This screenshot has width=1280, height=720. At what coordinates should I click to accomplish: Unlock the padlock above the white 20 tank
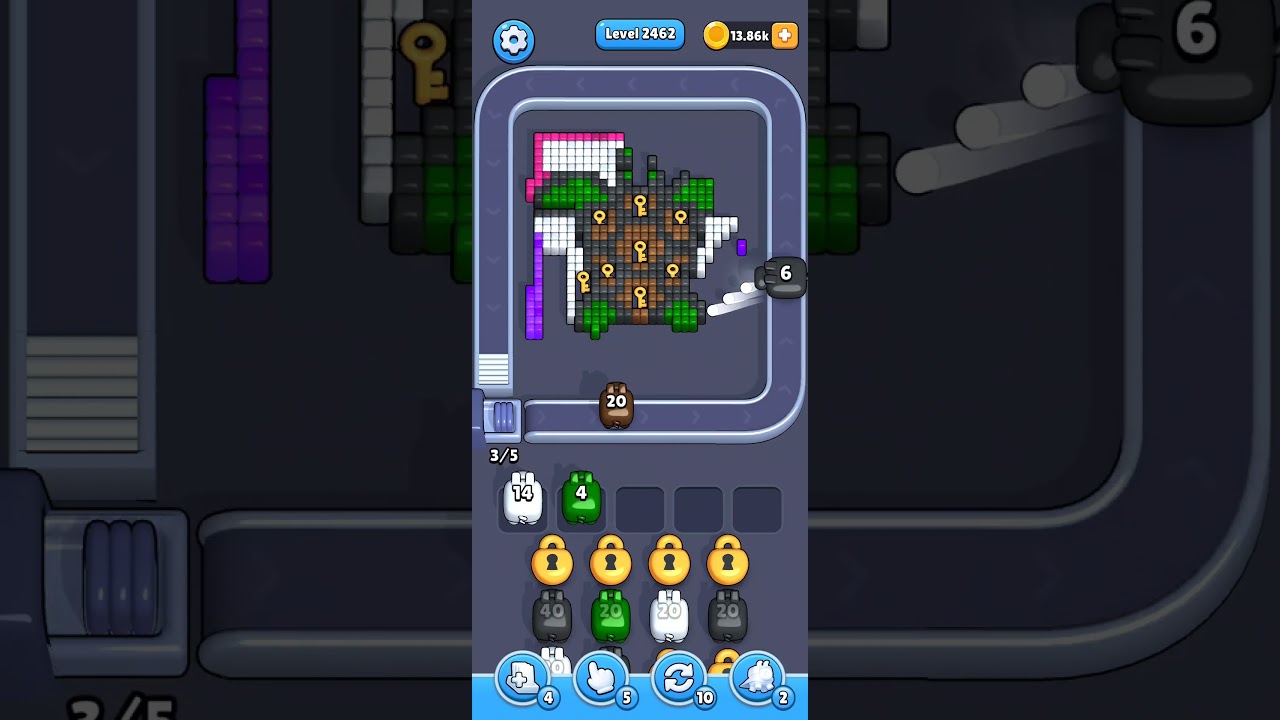(x=670, y=561)
